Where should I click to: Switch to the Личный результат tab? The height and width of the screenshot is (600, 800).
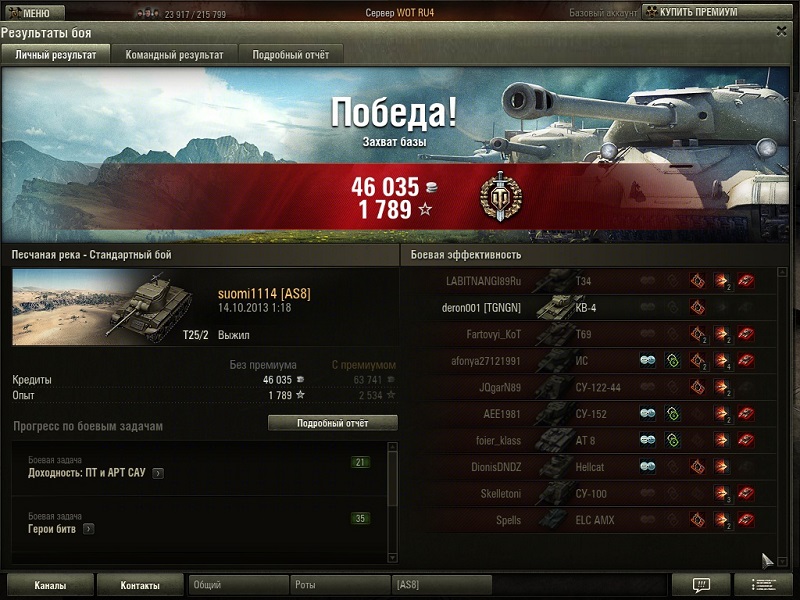(56, 55)
